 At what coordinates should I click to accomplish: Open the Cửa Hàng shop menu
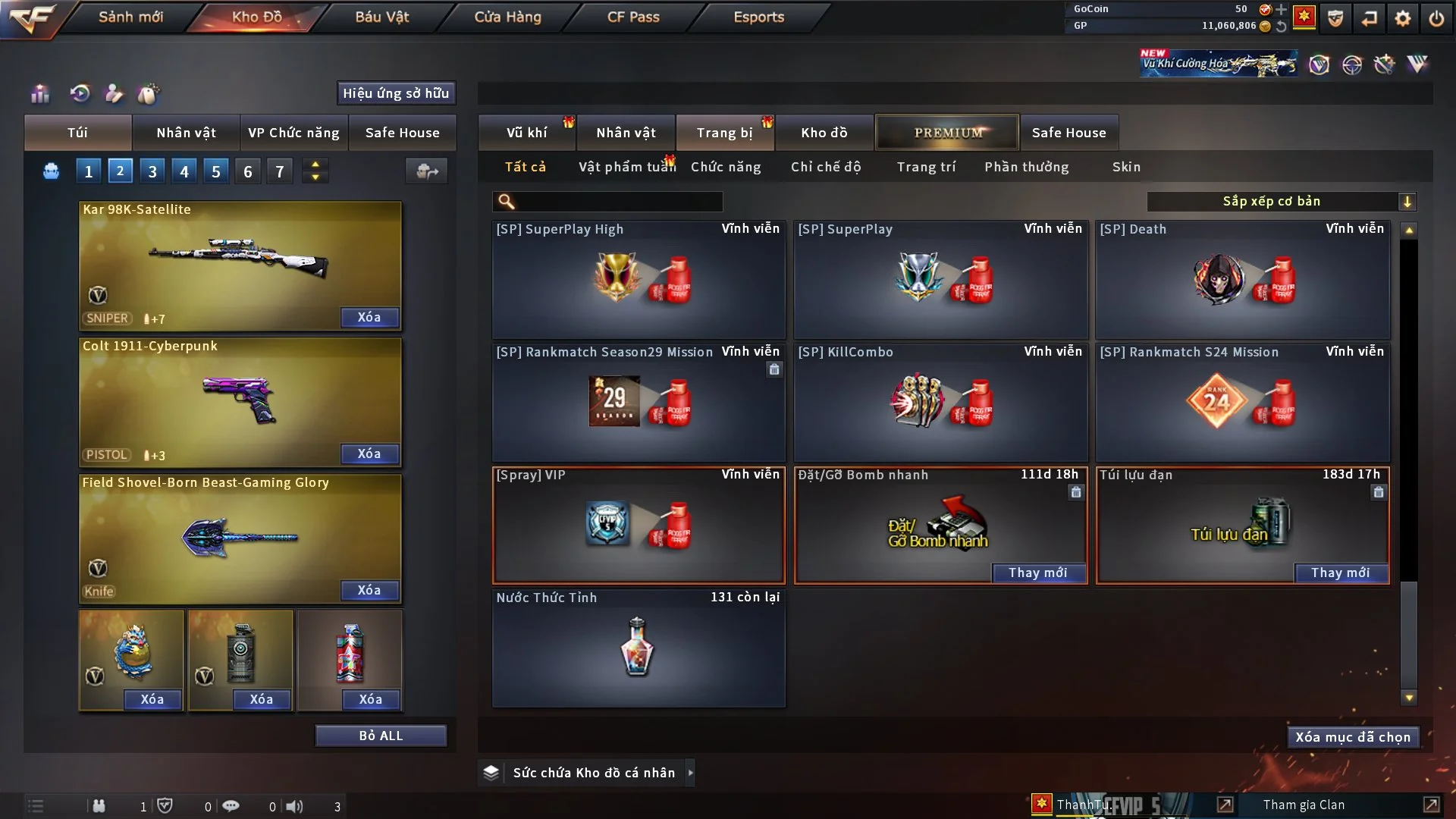click(x=507, y=17)
